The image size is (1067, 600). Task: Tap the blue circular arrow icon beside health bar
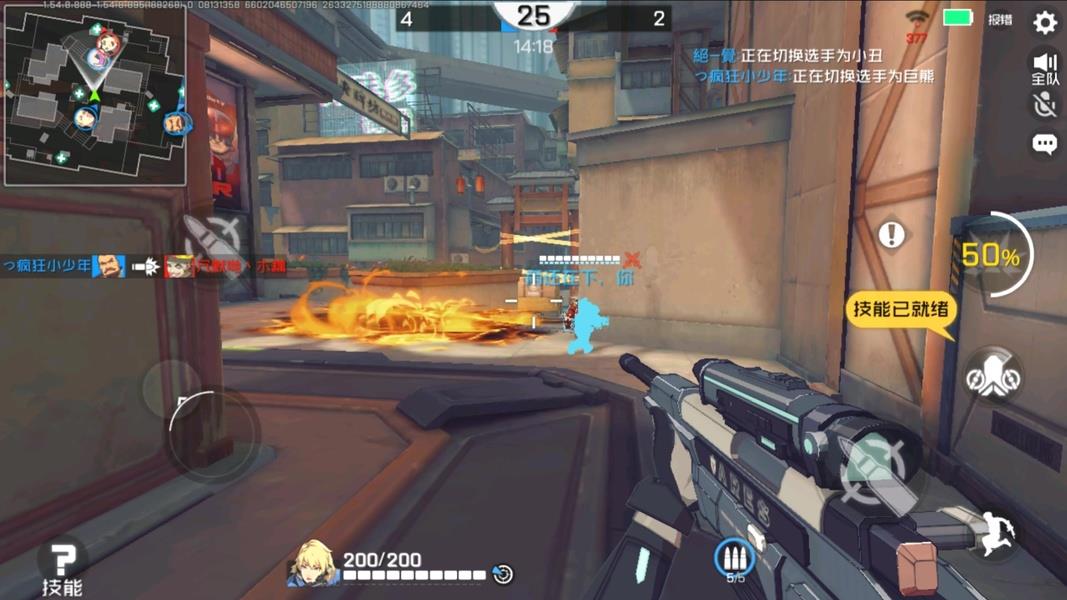[503, 574]
